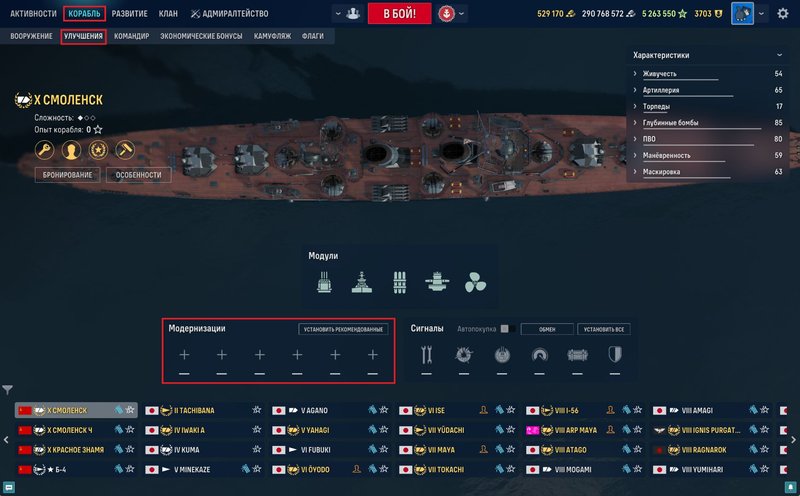Install recommended modernizations
Image resolution: width=800 pixels, height=496 pixels.
(x=343, y=329)
